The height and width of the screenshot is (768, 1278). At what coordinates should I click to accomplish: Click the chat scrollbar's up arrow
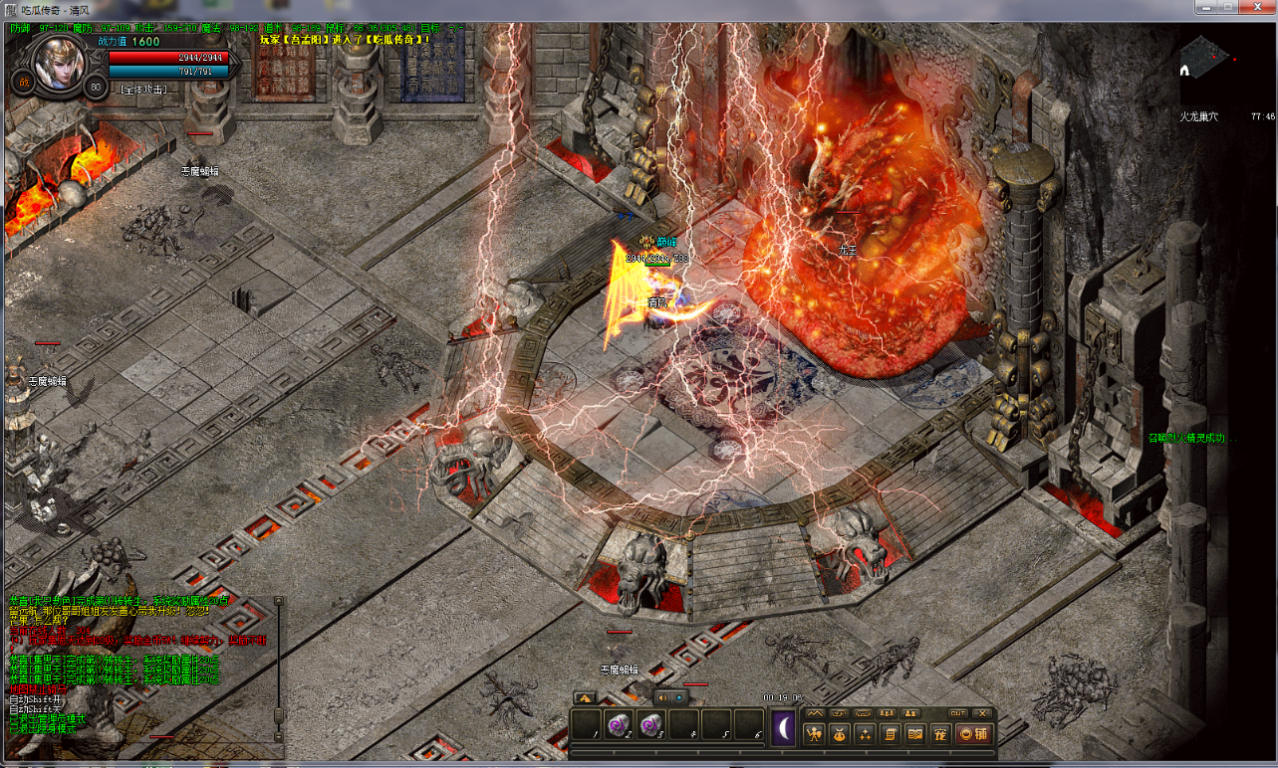point(279,602)
